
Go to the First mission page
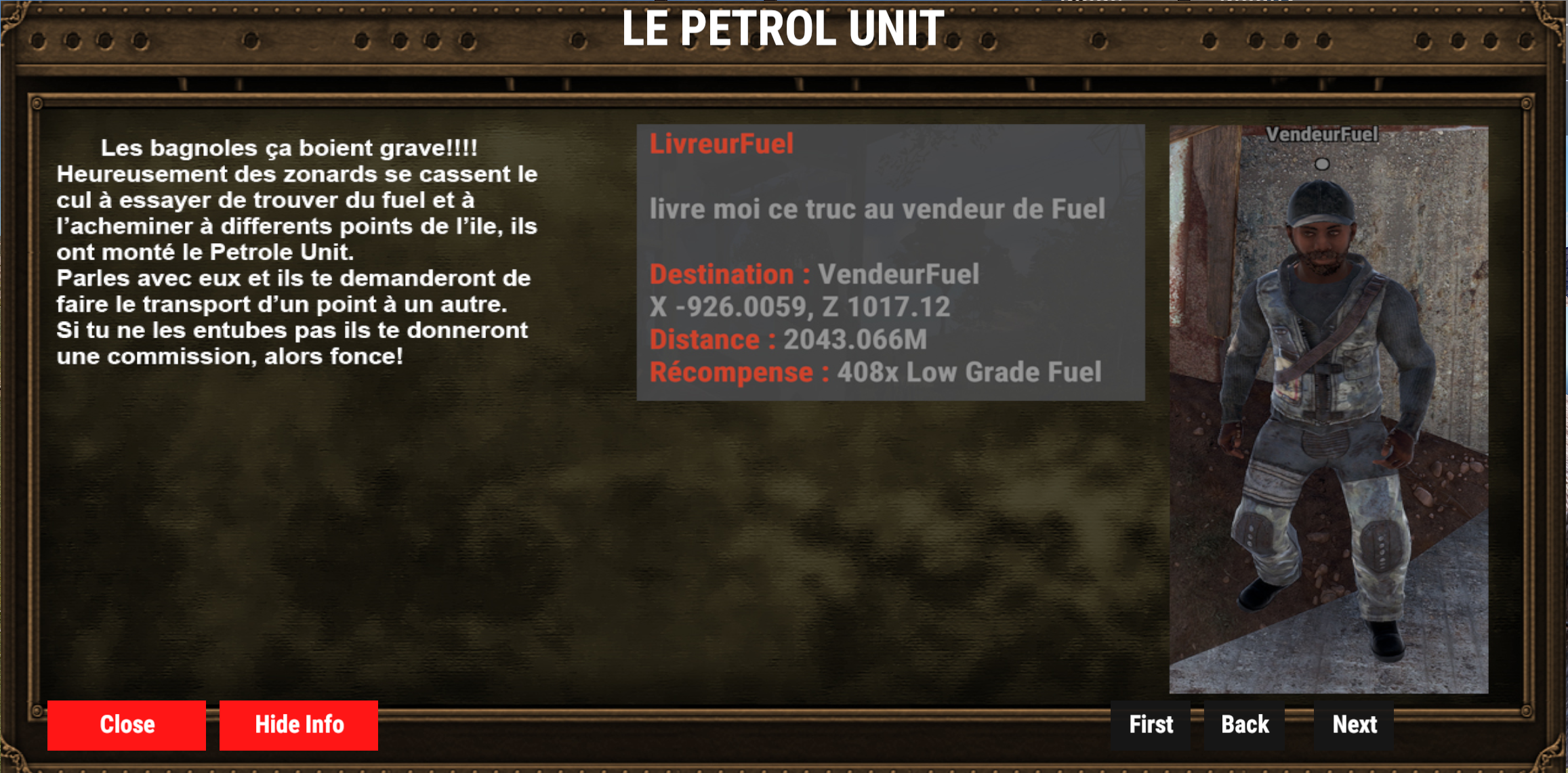point(1149,724)
